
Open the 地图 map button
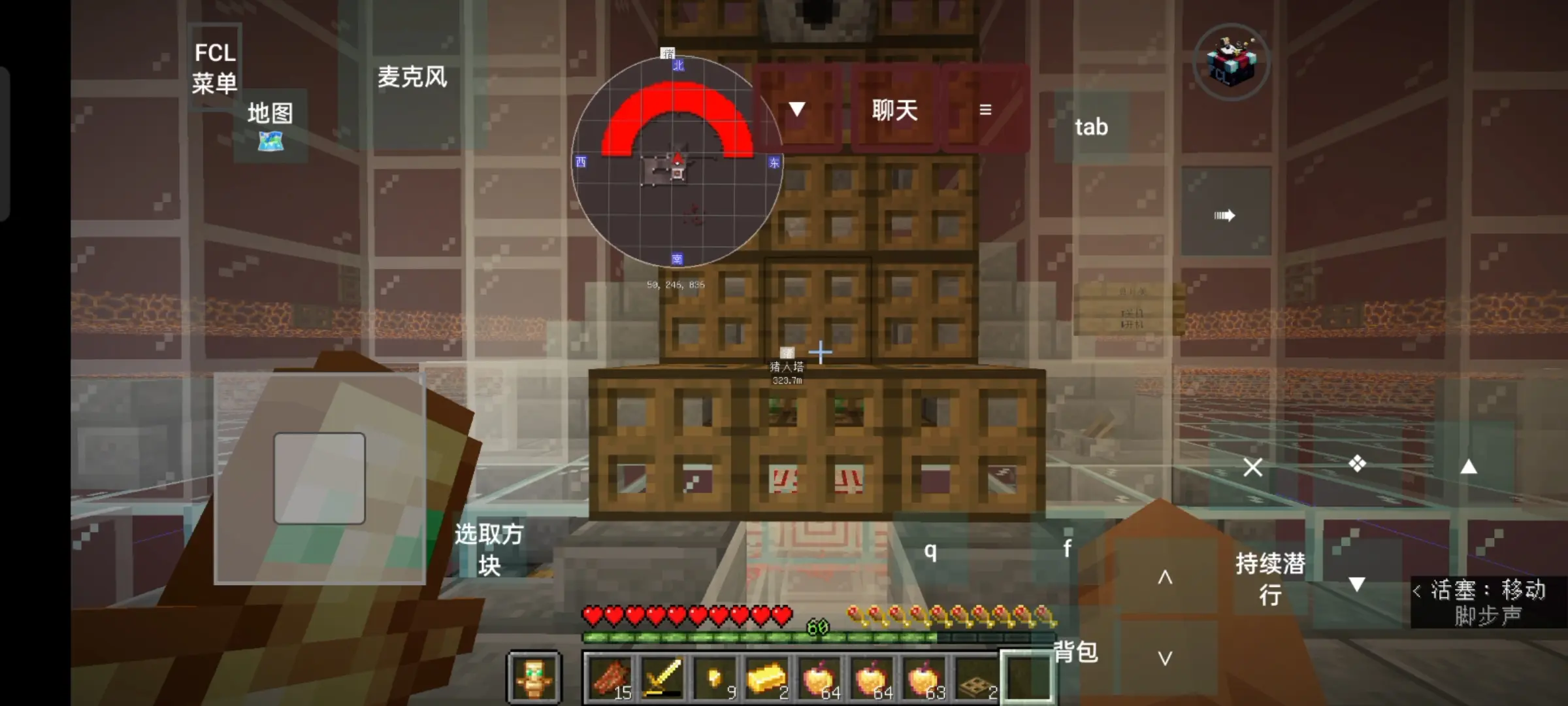pos(270,126)
